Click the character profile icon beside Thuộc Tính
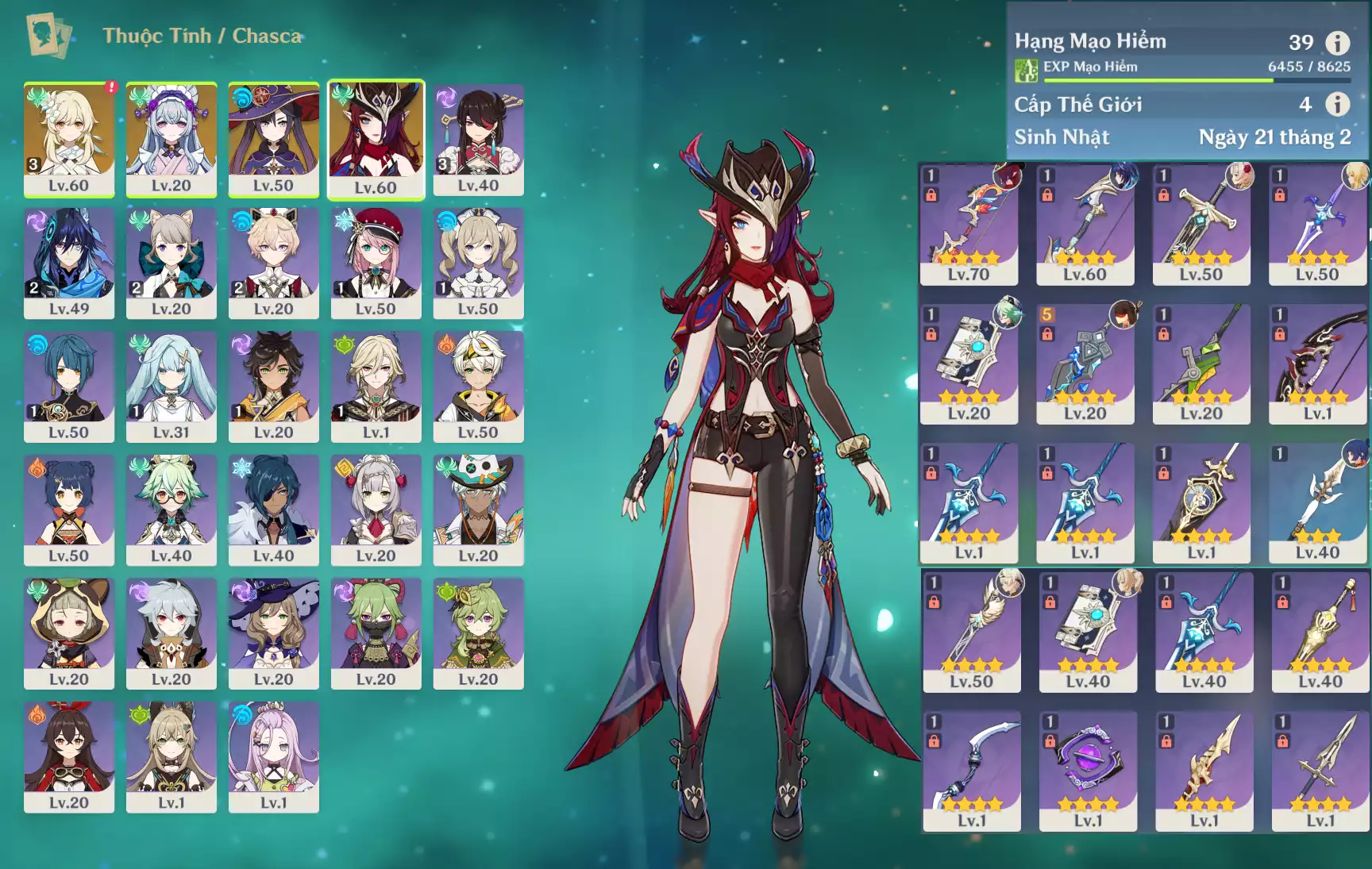Screen dimensions: 1372x869 [48, 35]
